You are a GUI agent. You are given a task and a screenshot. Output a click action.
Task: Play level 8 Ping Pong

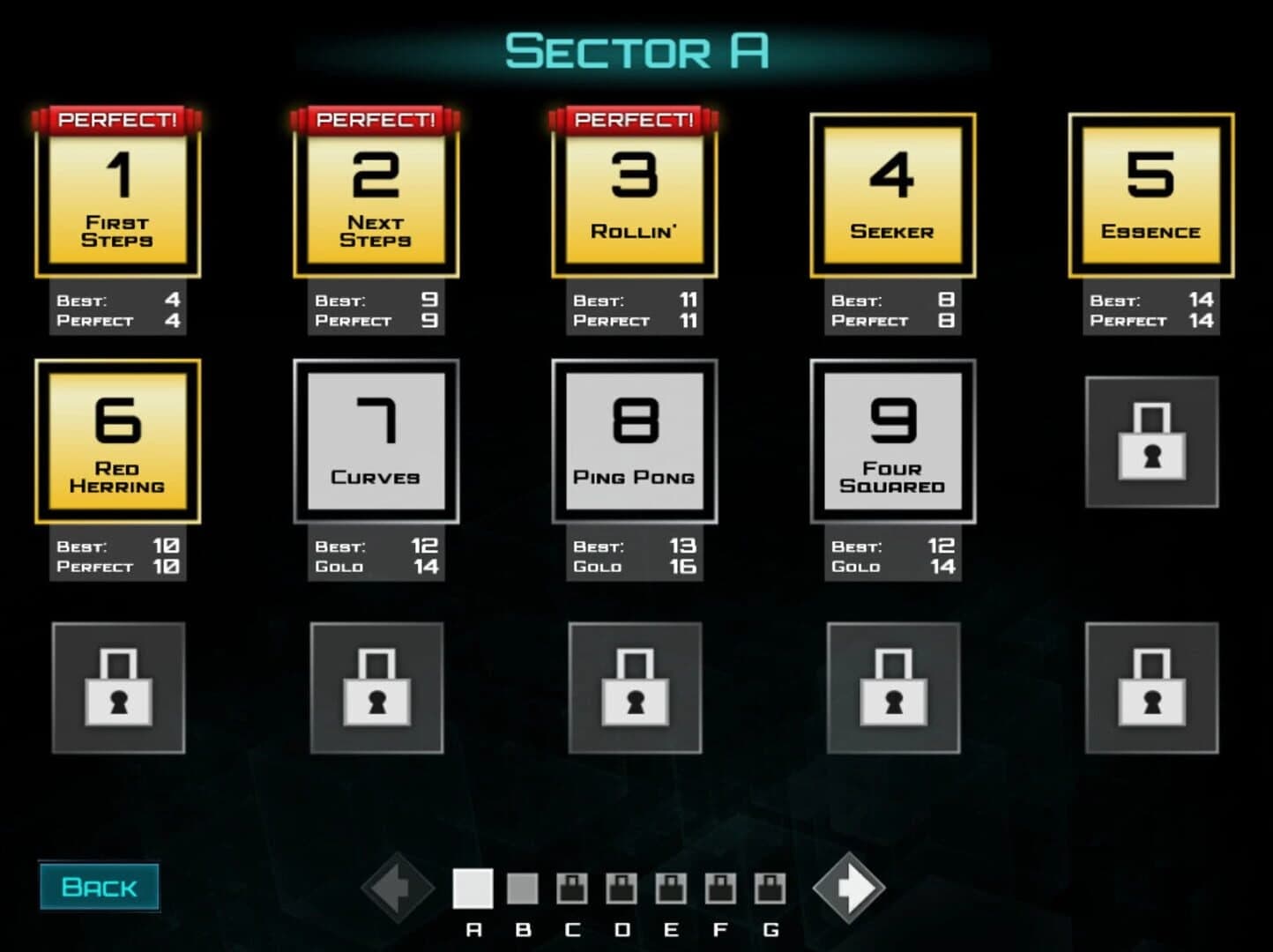(x=633, y=441)
